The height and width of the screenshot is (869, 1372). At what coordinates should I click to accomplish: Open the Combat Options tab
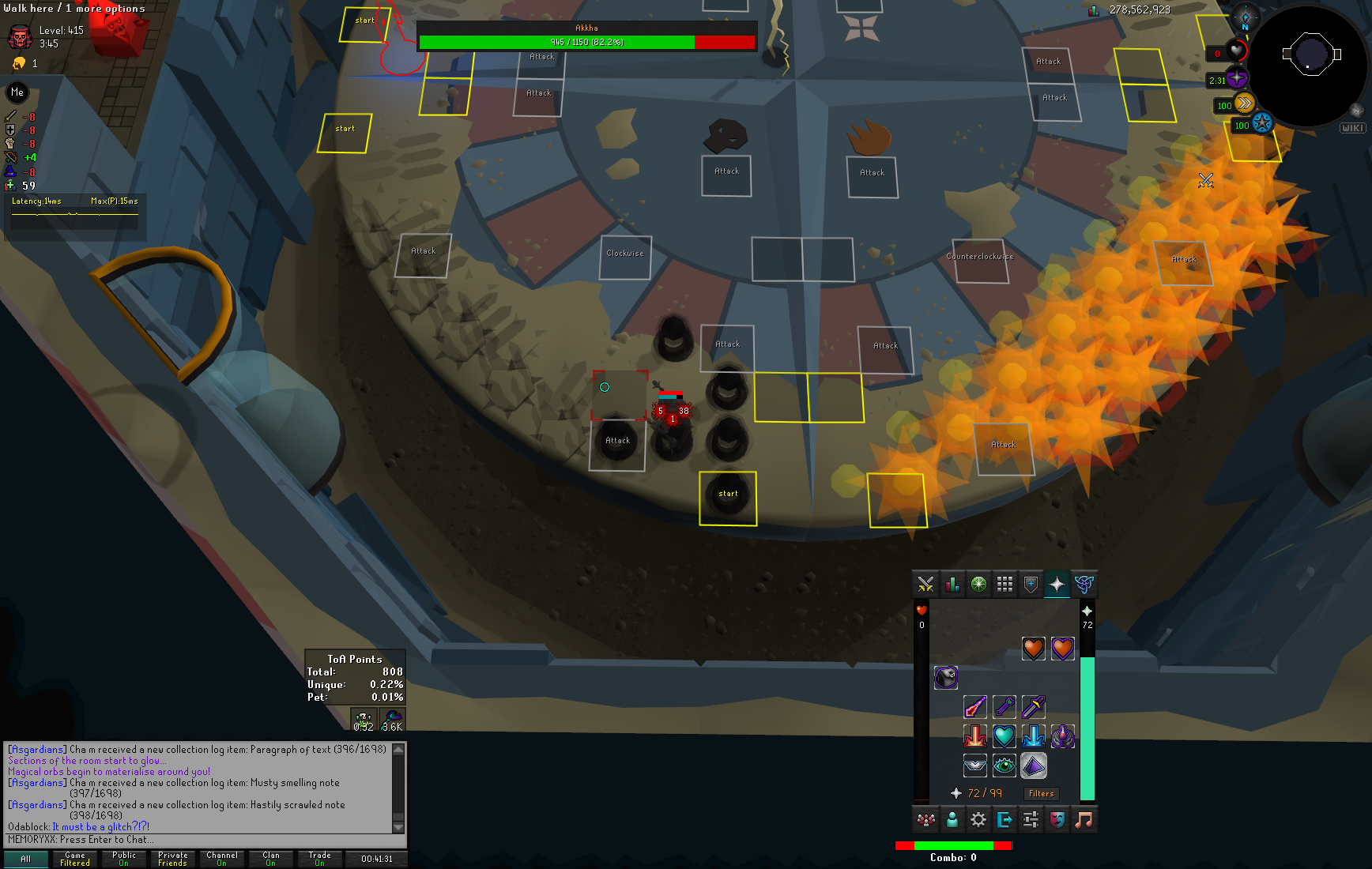[x=925, y=585]
